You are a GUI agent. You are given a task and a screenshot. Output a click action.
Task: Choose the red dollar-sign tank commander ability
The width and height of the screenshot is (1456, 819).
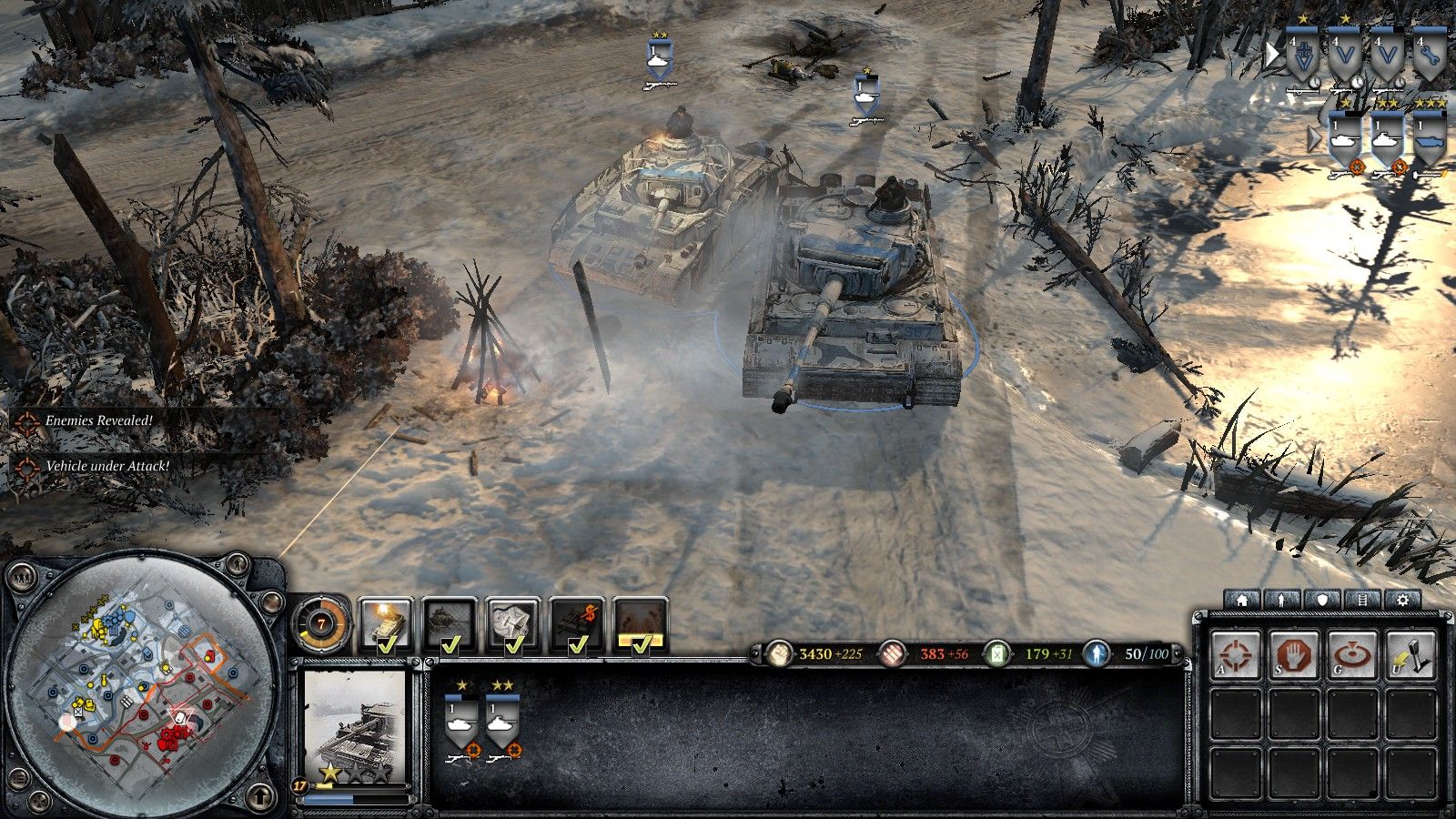coord(577,625)
